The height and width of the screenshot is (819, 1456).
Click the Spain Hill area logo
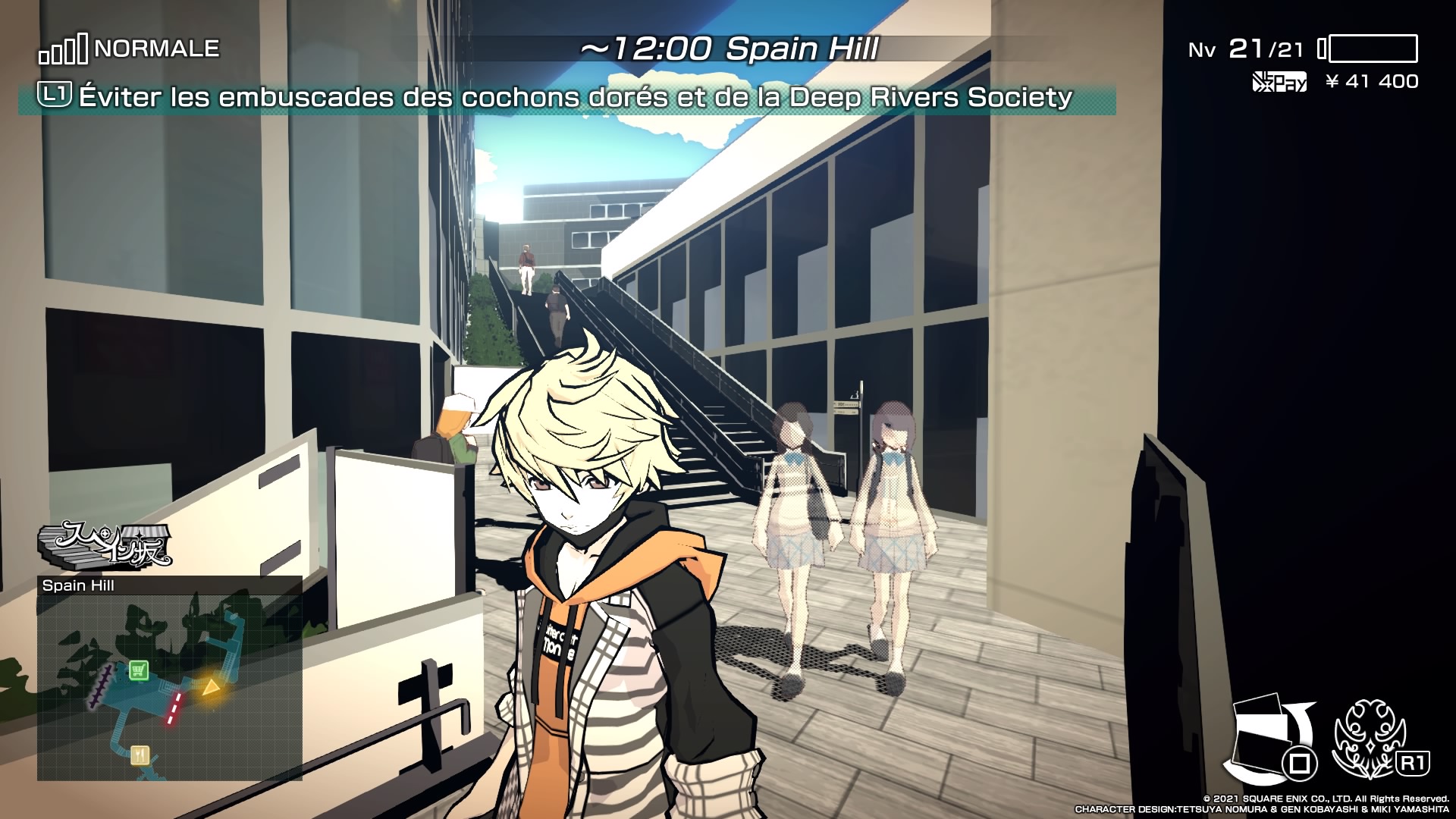point(105,544)
